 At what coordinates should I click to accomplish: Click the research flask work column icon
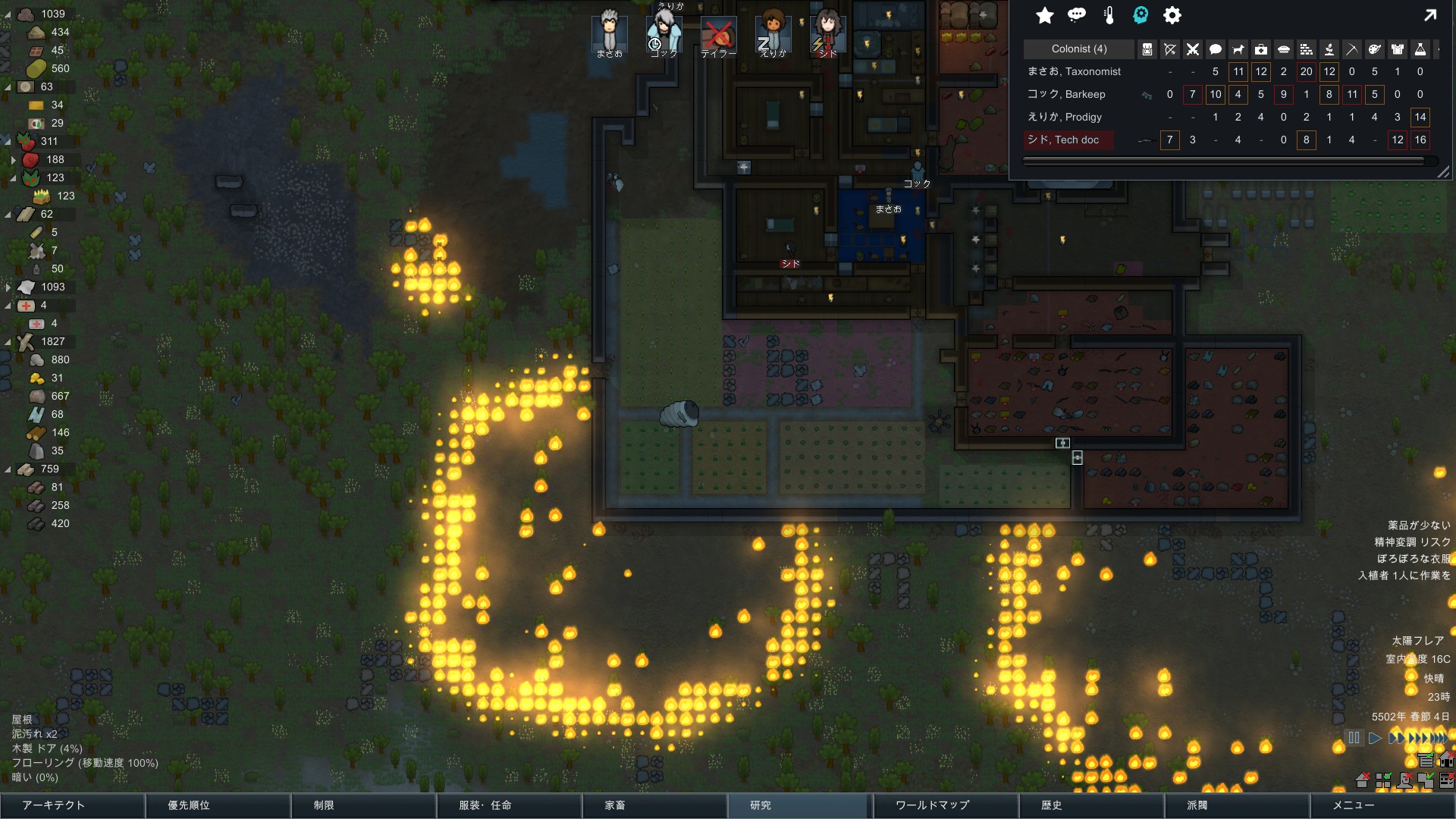(1420, 49)
